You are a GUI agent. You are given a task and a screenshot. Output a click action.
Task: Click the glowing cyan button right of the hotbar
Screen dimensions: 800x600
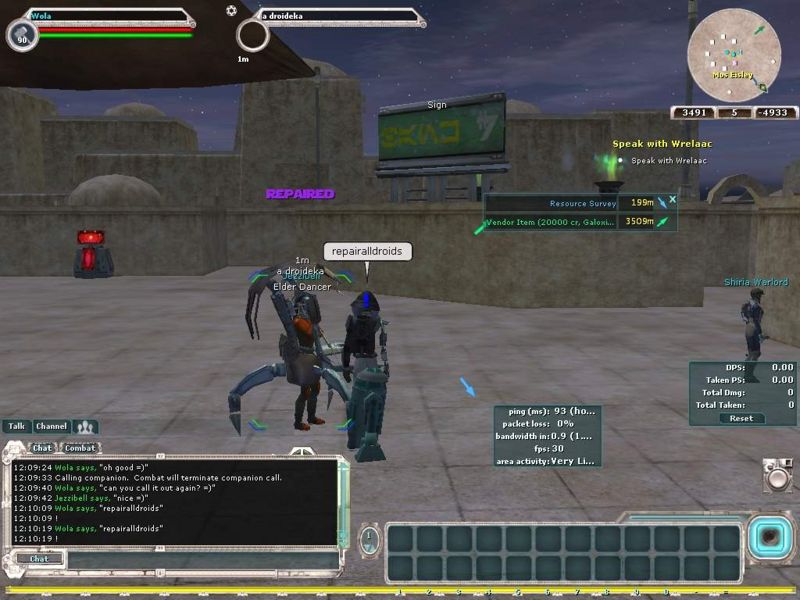pyautogui.click(x=769, y=537)
